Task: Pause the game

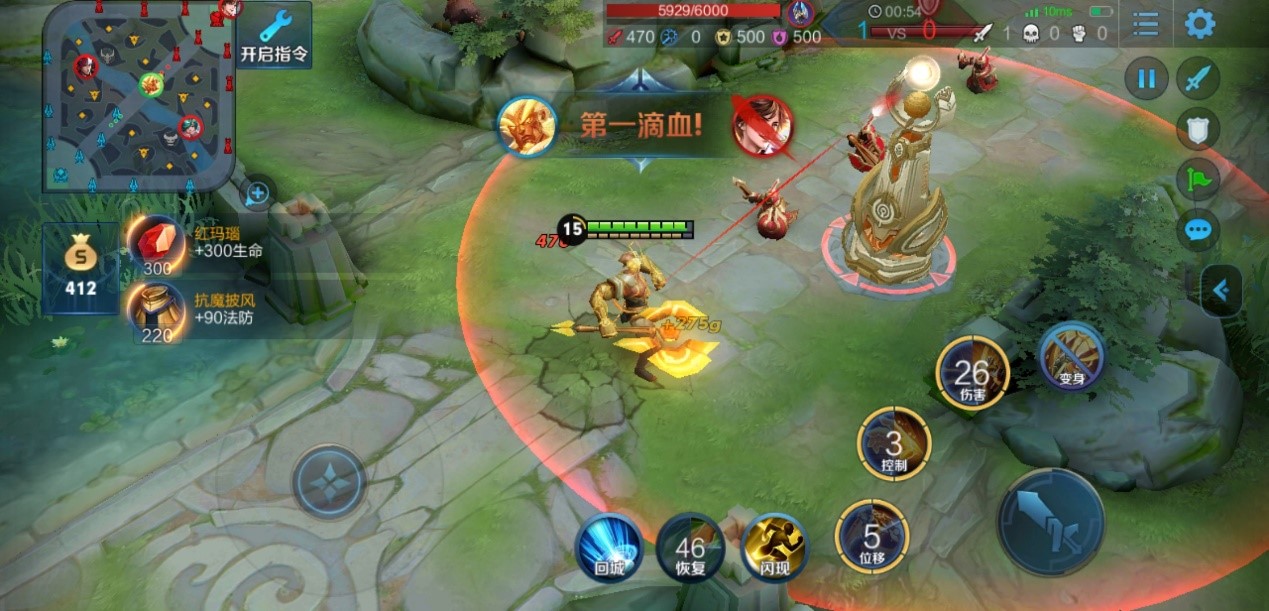Action: click(1146, 78)
